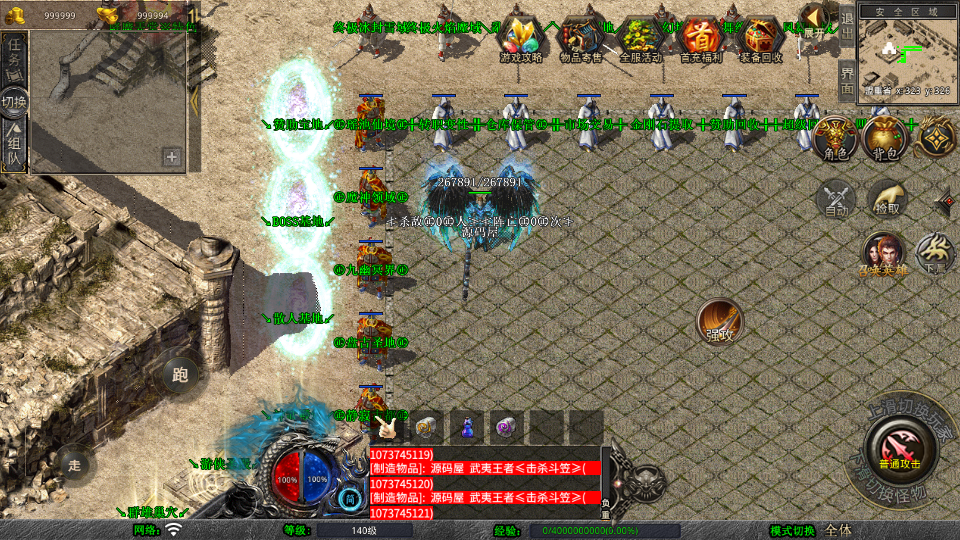Summon the hero with 召唤英雄
Image resolution: width=960 pixels, height=540 pixels.
(883, 255)
